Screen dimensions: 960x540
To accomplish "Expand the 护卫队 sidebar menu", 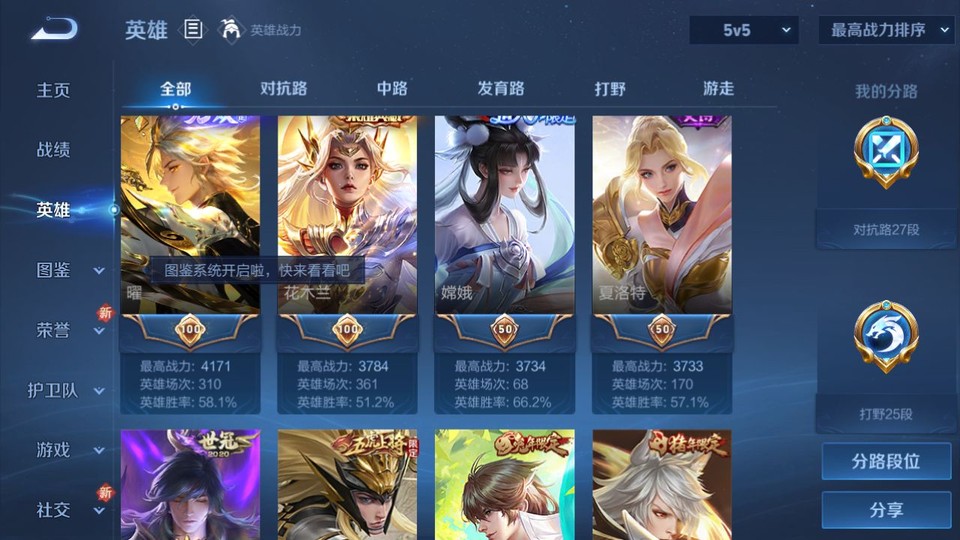I will [x=66, y=390].
